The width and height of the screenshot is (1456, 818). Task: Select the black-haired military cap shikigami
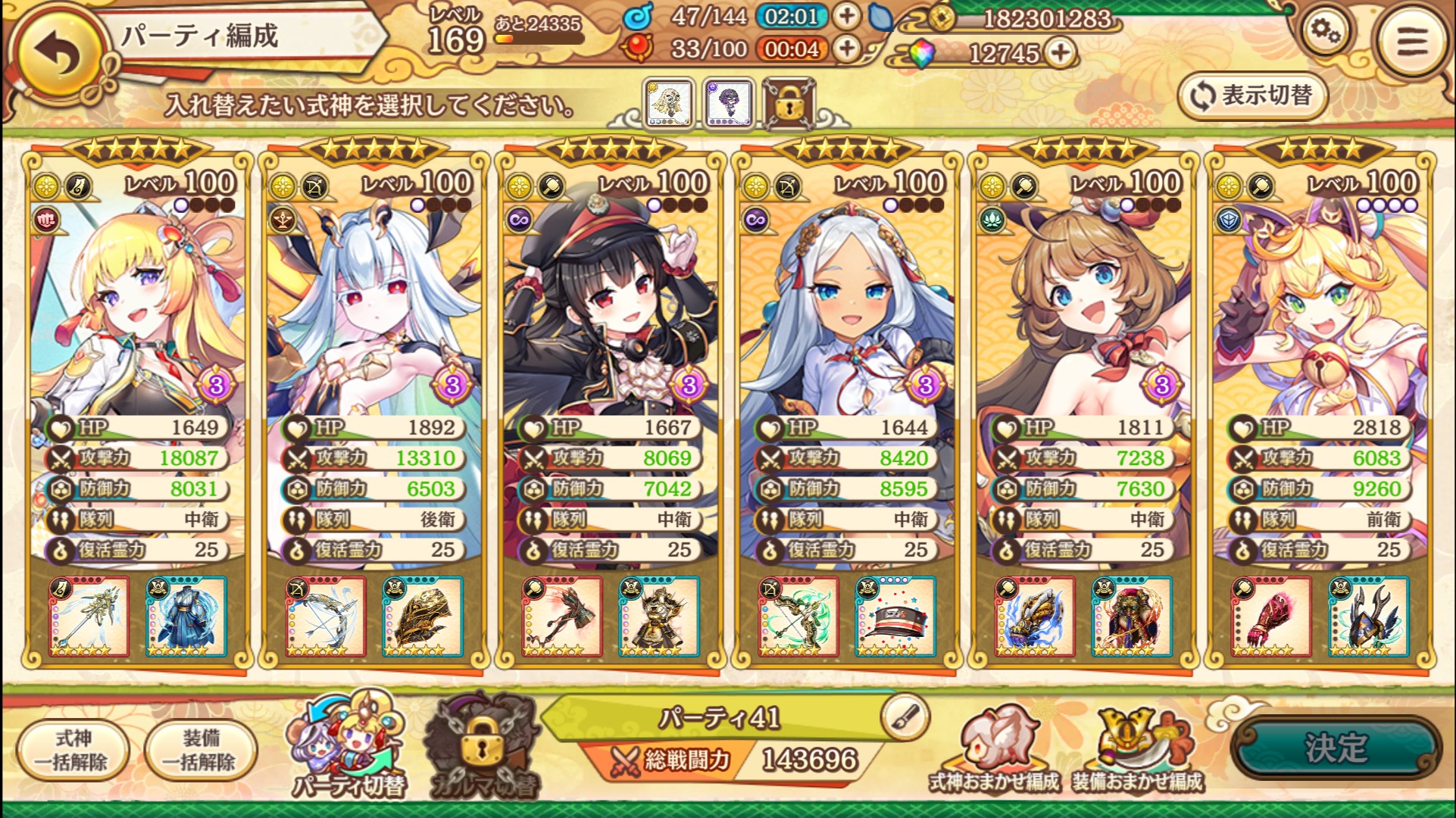click(611, 303)
